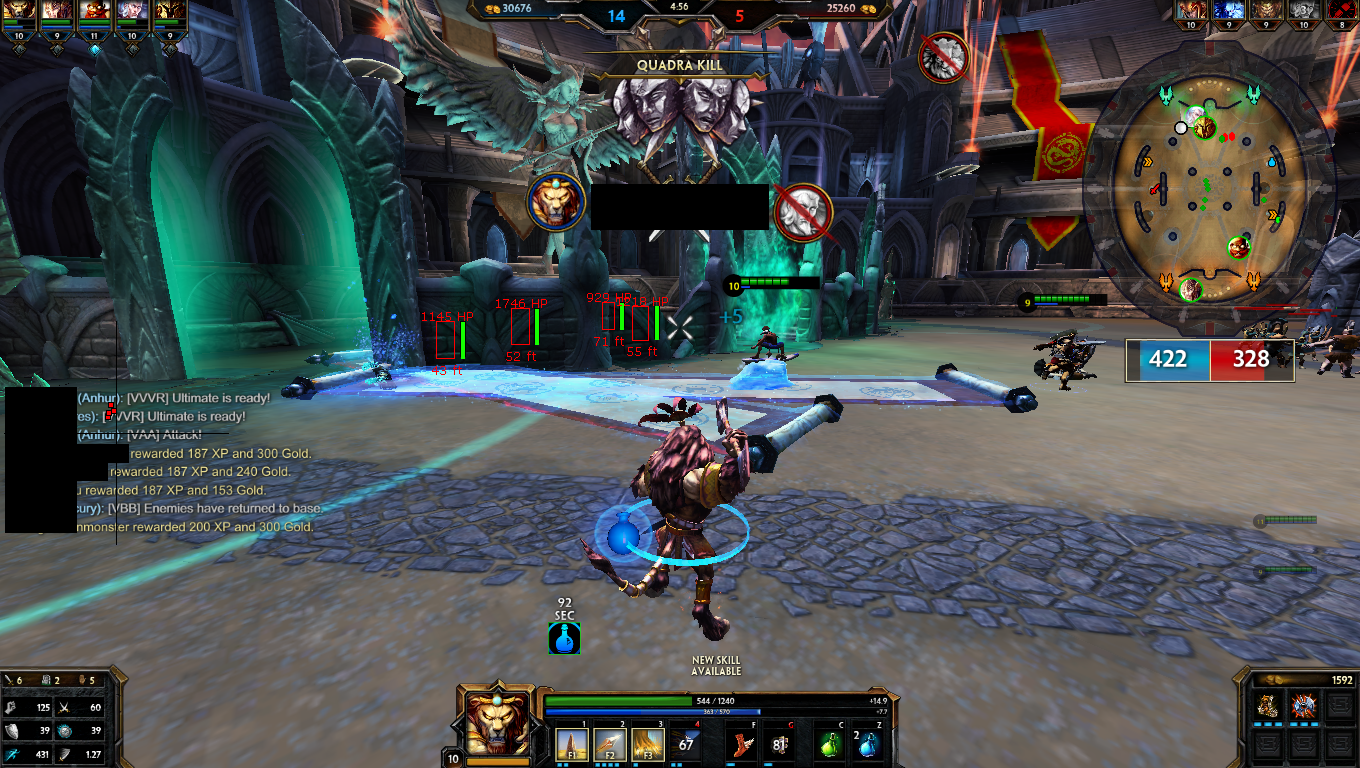Select the first purchased item in the inventory
Image resolution: width=1360 pixels, height=768 pixels.
[1266, 705]
